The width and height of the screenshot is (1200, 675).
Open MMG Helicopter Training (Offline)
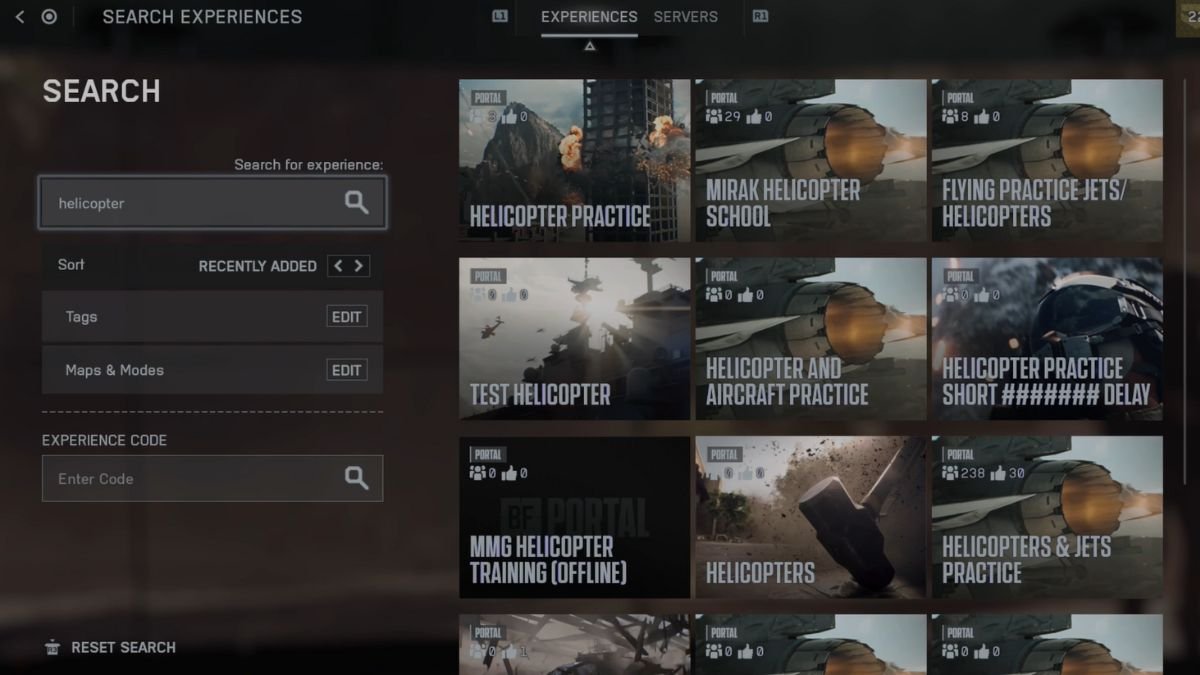coord(574,517)
